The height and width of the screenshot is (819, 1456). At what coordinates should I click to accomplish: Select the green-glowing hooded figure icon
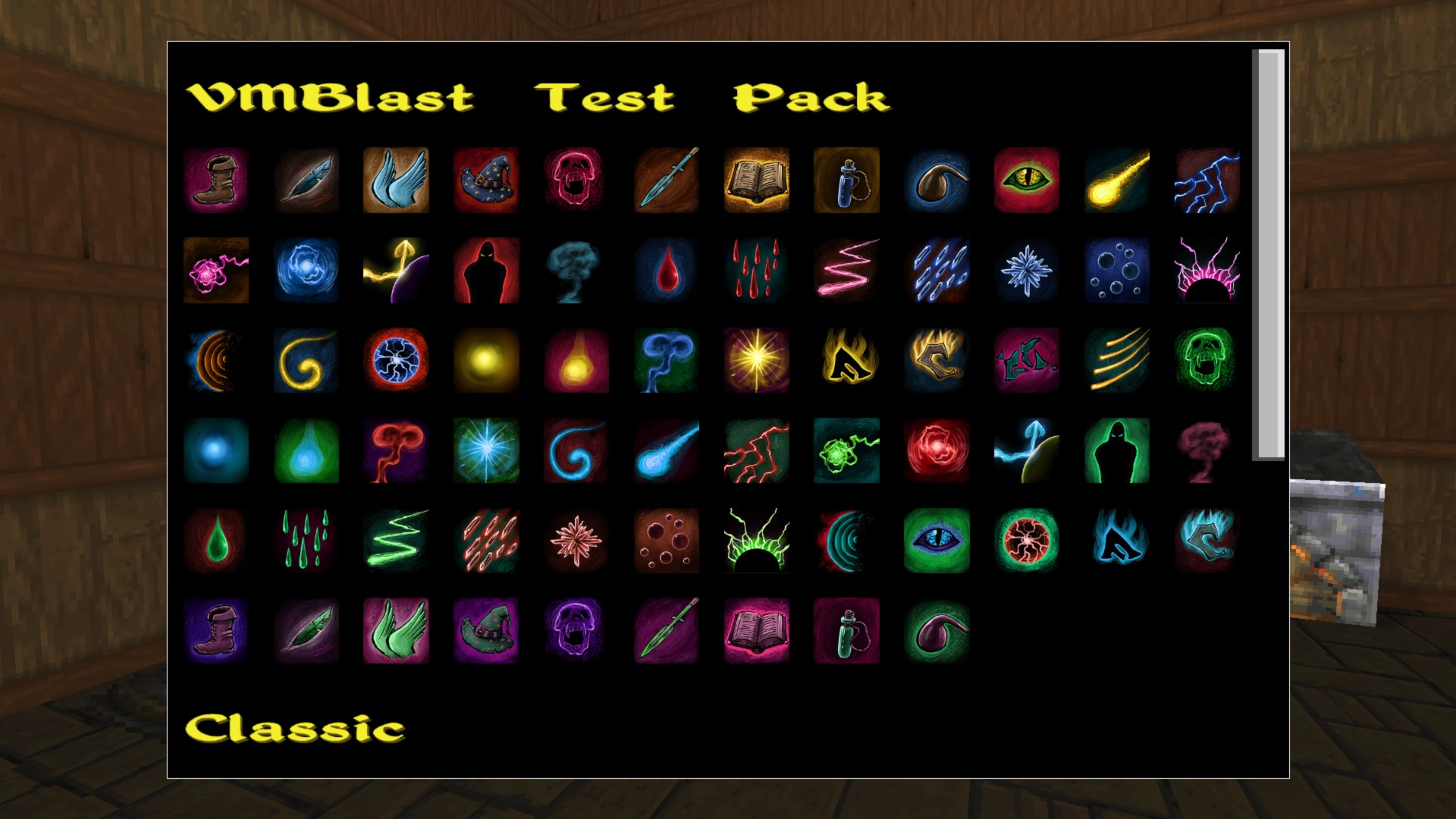coord(1117,450)
